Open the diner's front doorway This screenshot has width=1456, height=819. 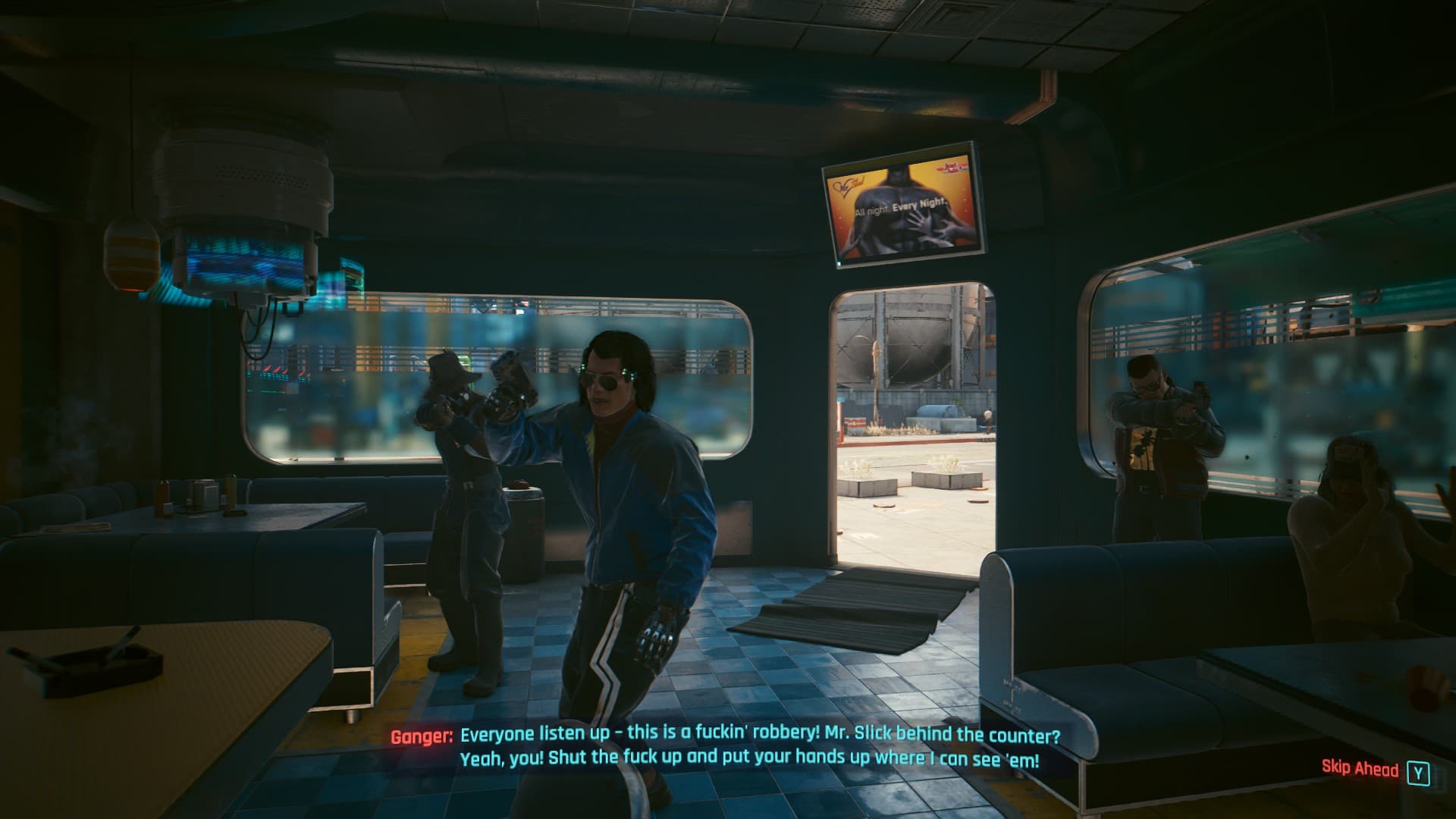pyautogui.click(x=902, y=432)
